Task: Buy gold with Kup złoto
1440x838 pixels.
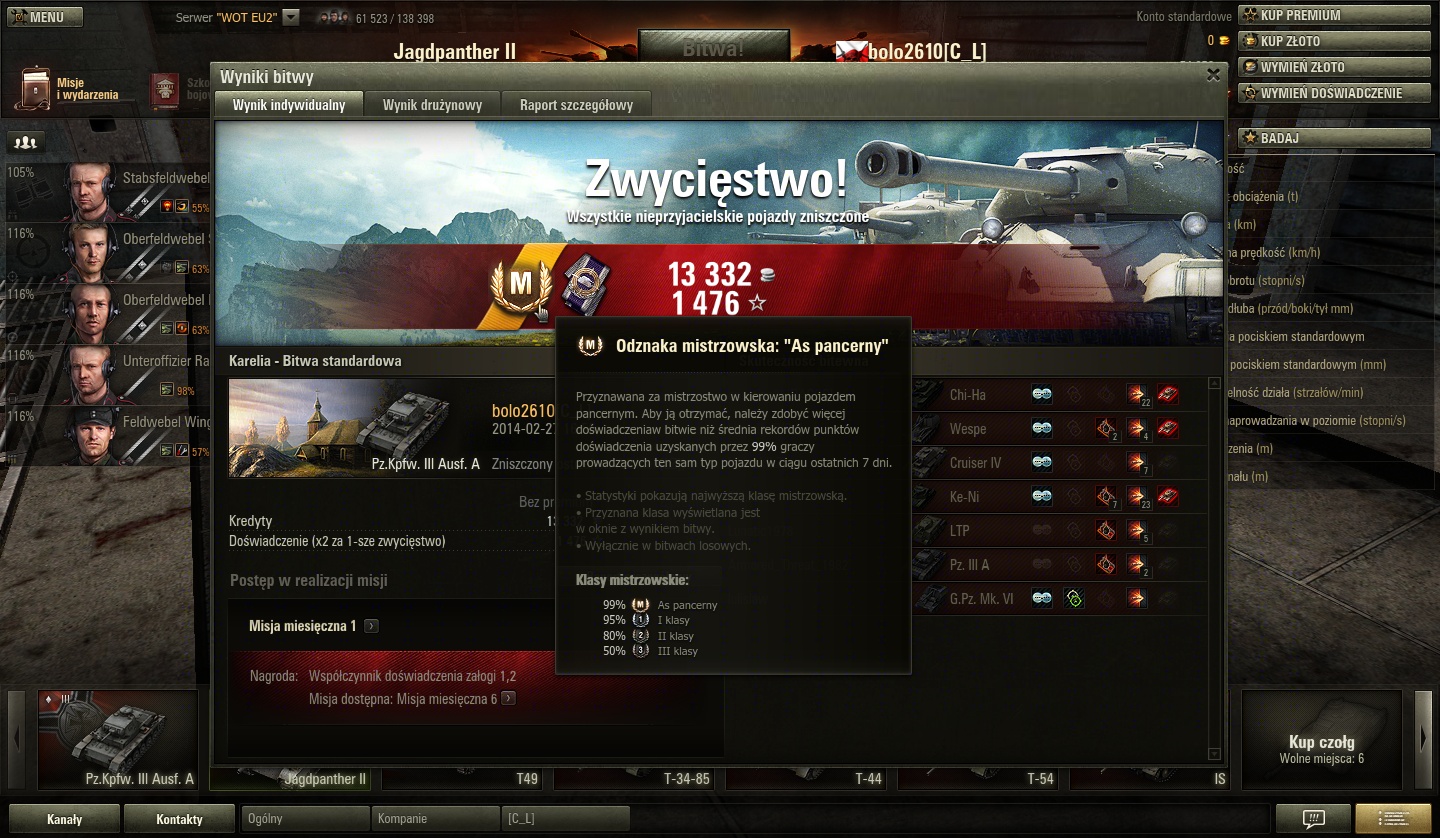Action: (1334, 41)
